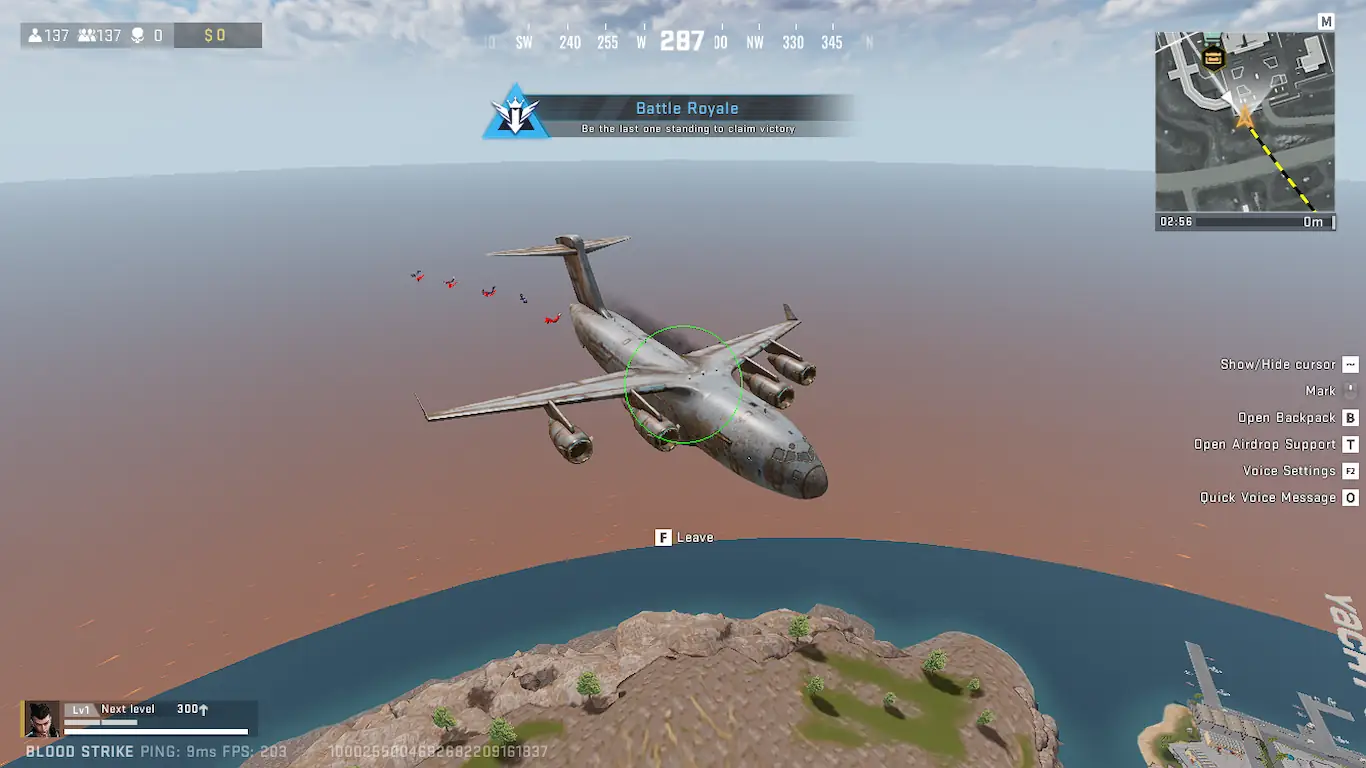Click the player avatar portrait

[41, 719]
